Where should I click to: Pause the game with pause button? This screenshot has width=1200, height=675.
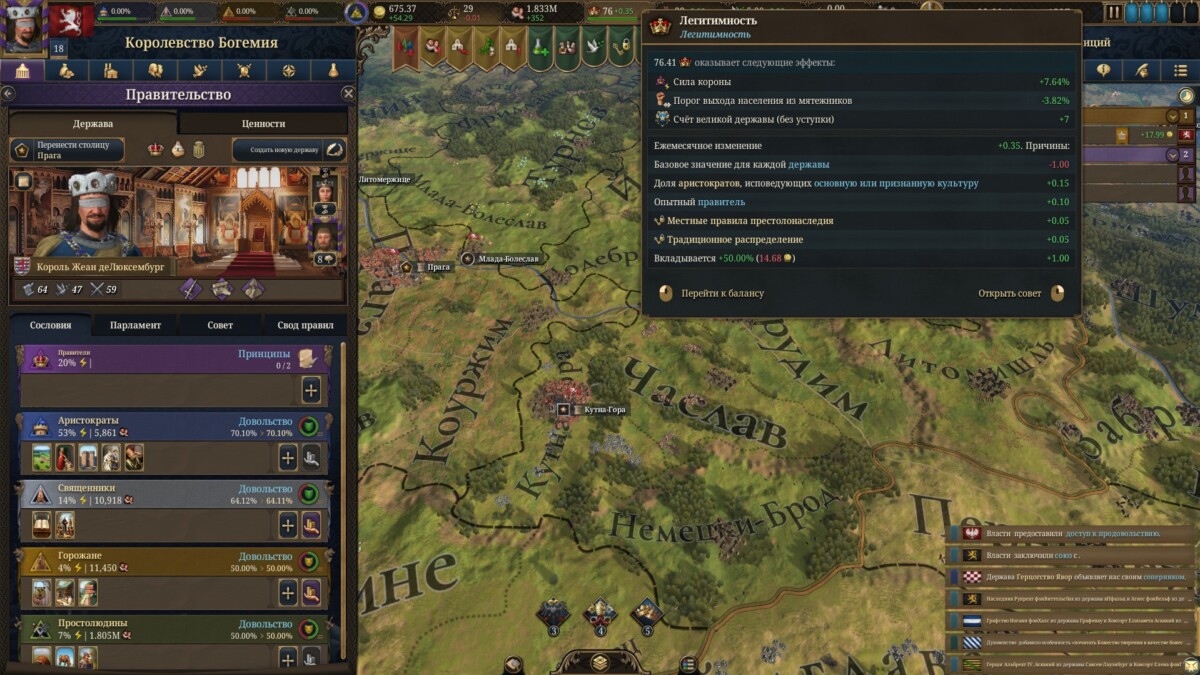1114,12
